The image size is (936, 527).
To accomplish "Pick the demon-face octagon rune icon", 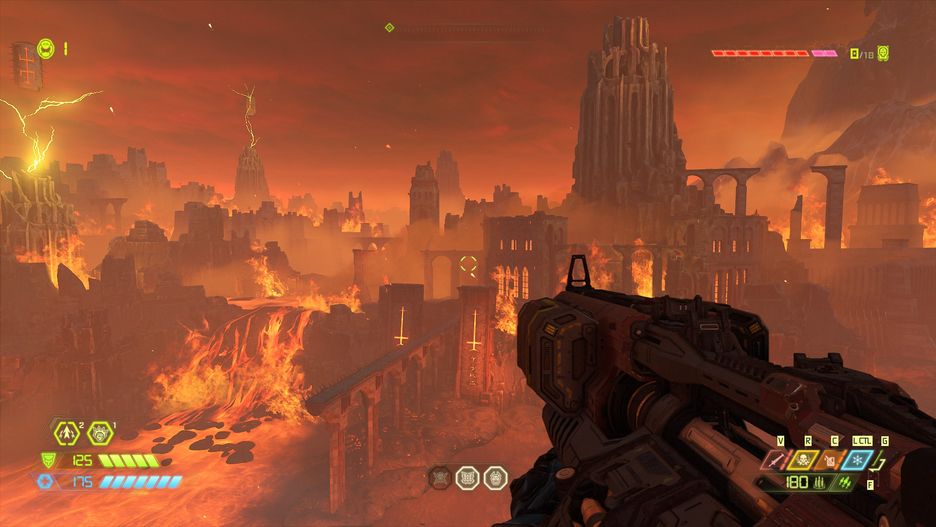I will coord(495,478).
